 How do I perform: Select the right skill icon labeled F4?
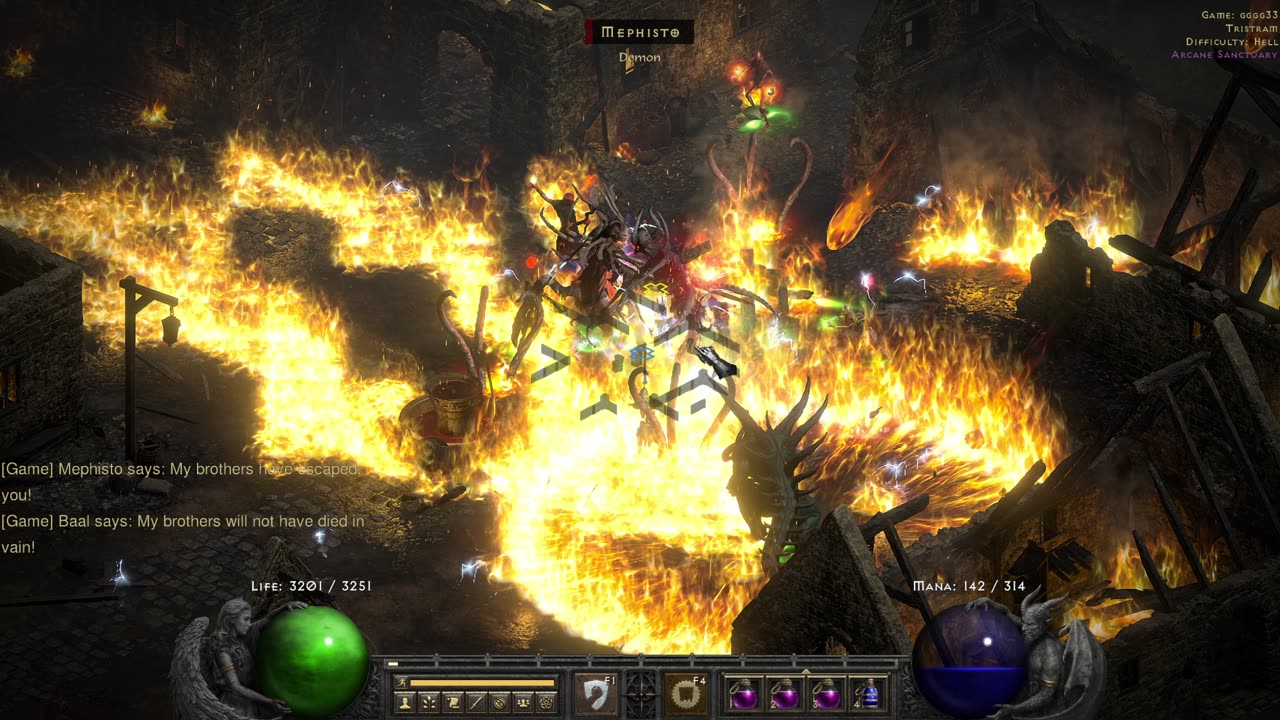point(686,693)
